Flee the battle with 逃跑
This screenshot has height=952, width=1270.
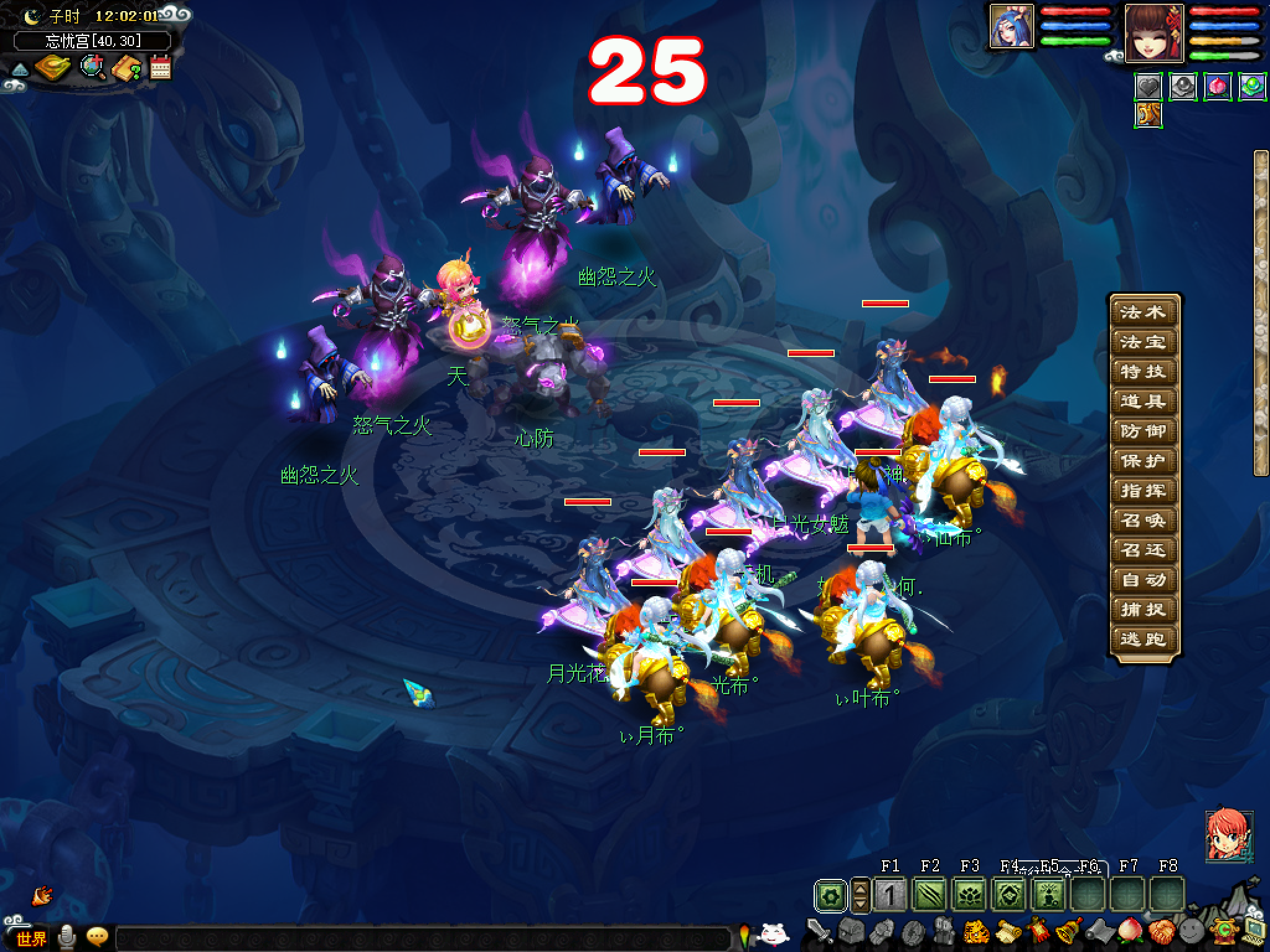tap(1142, 639)
